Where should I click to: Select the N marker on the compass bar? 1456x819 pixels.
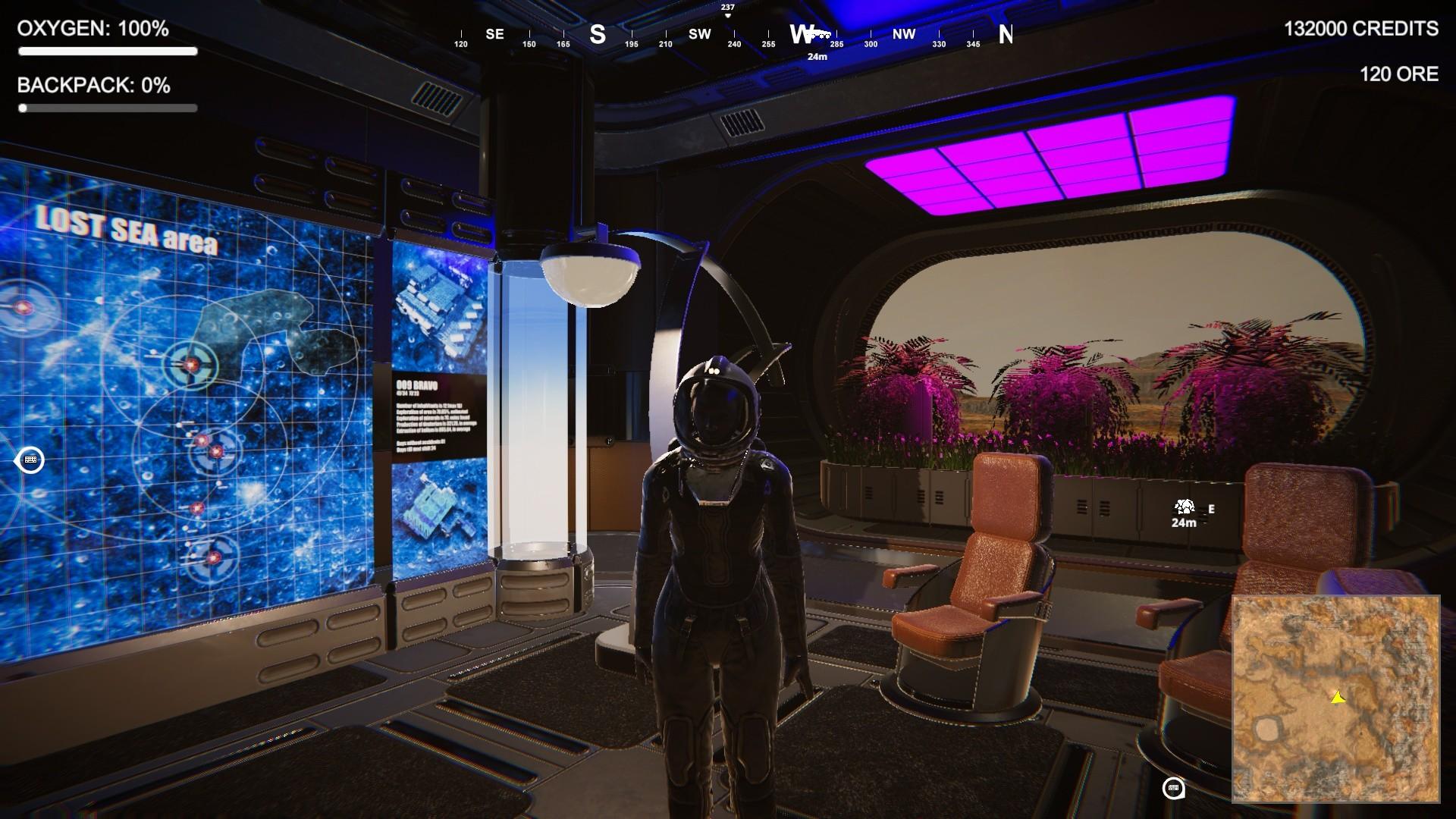(x=1007, y=34)
